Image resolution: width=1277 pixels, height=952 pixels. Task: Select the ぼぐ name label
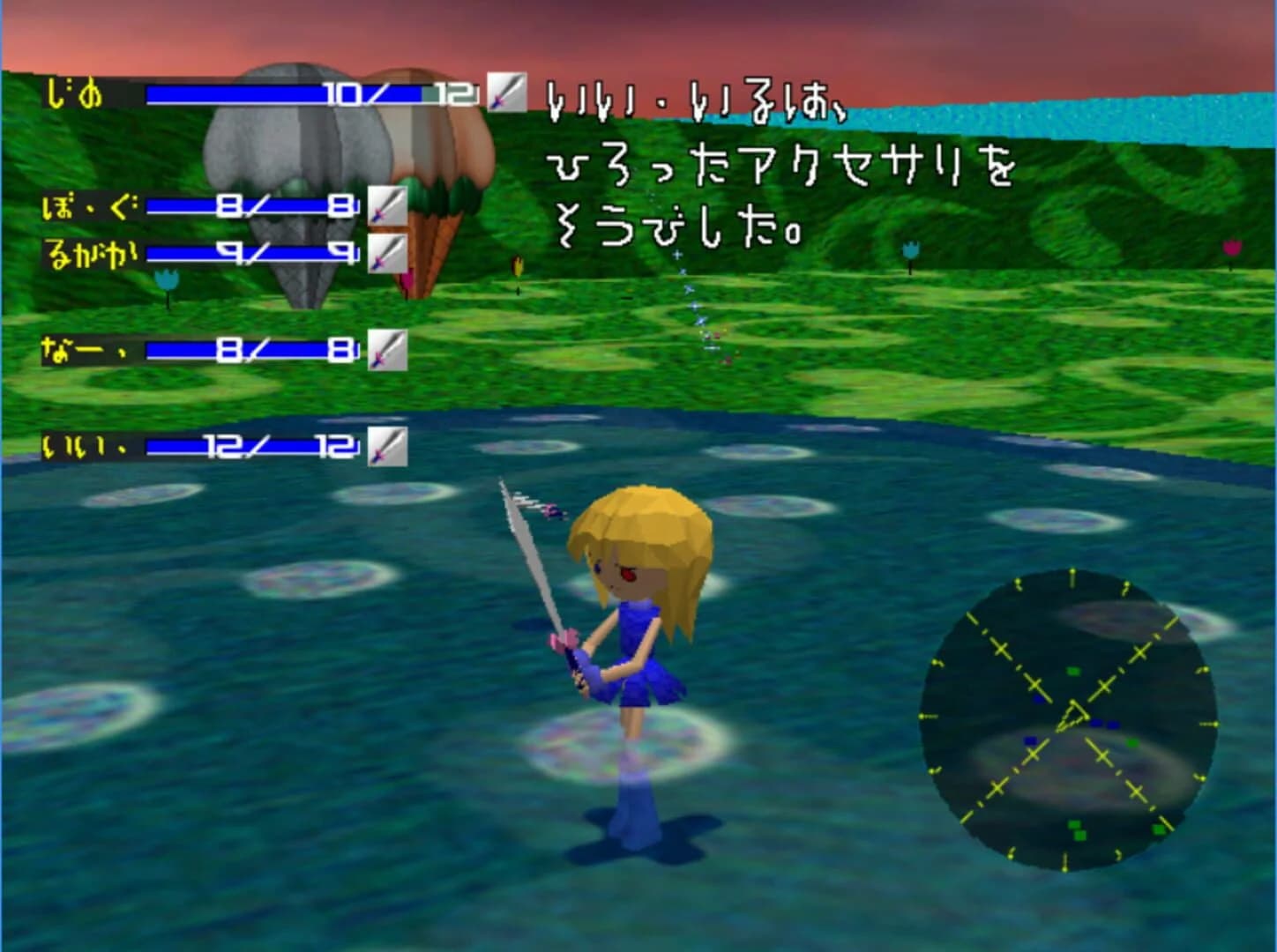click(x=88, y=206)
